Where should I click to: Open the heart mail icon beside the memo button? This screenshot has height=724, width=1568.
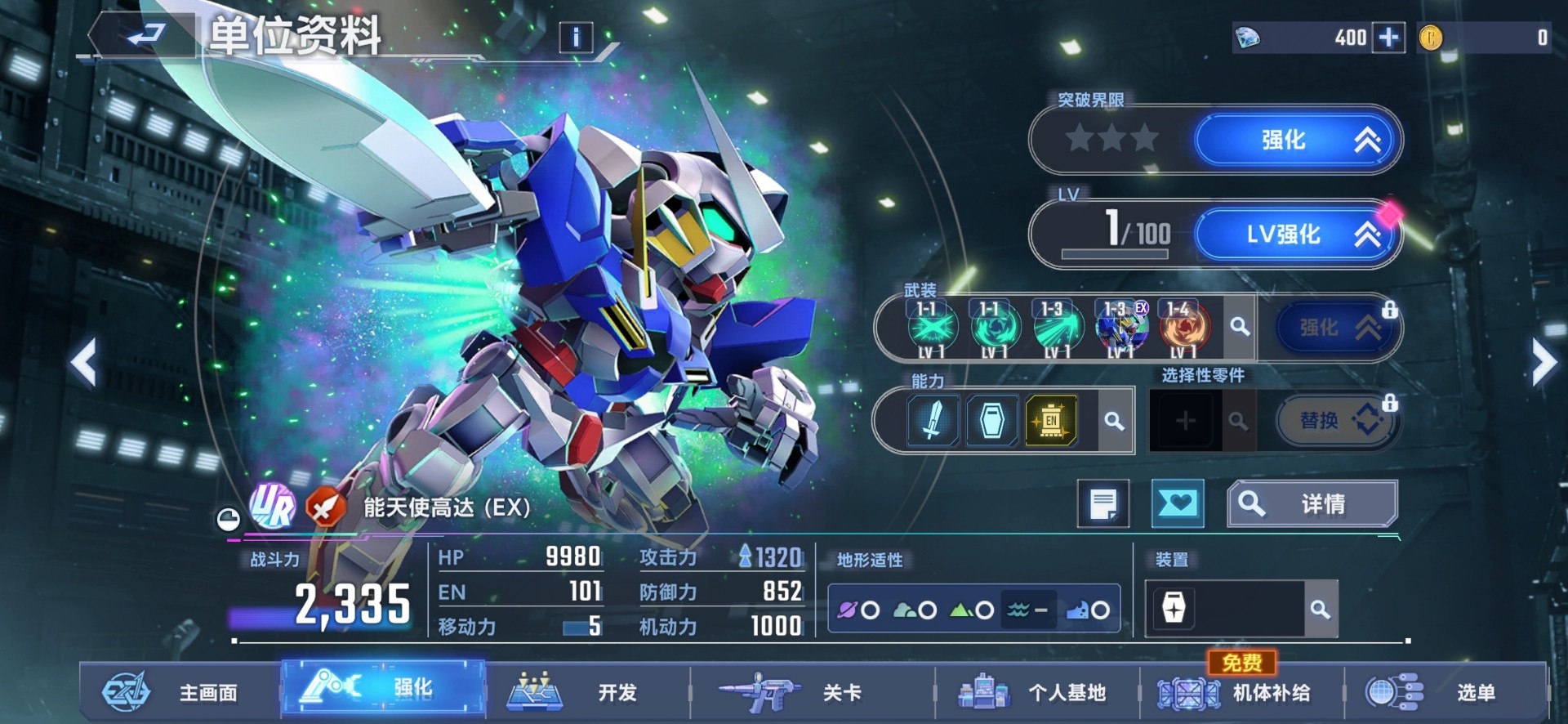tap(1178, 503)
